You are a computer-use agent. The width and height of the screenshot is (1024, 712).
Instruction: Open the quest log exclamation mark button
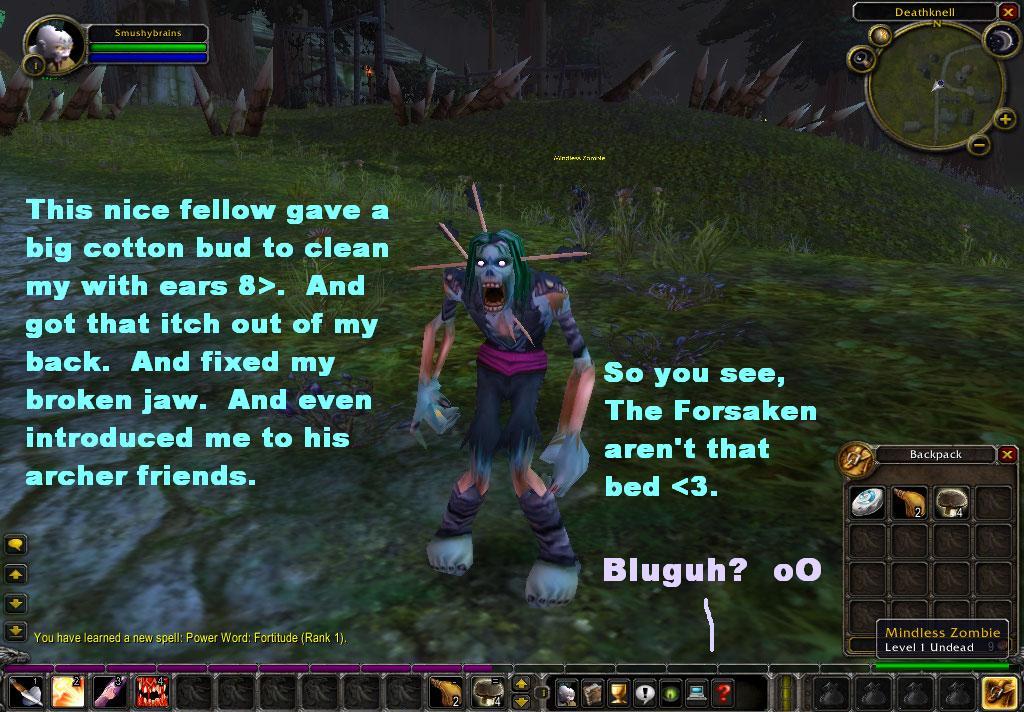pos(644,692)
